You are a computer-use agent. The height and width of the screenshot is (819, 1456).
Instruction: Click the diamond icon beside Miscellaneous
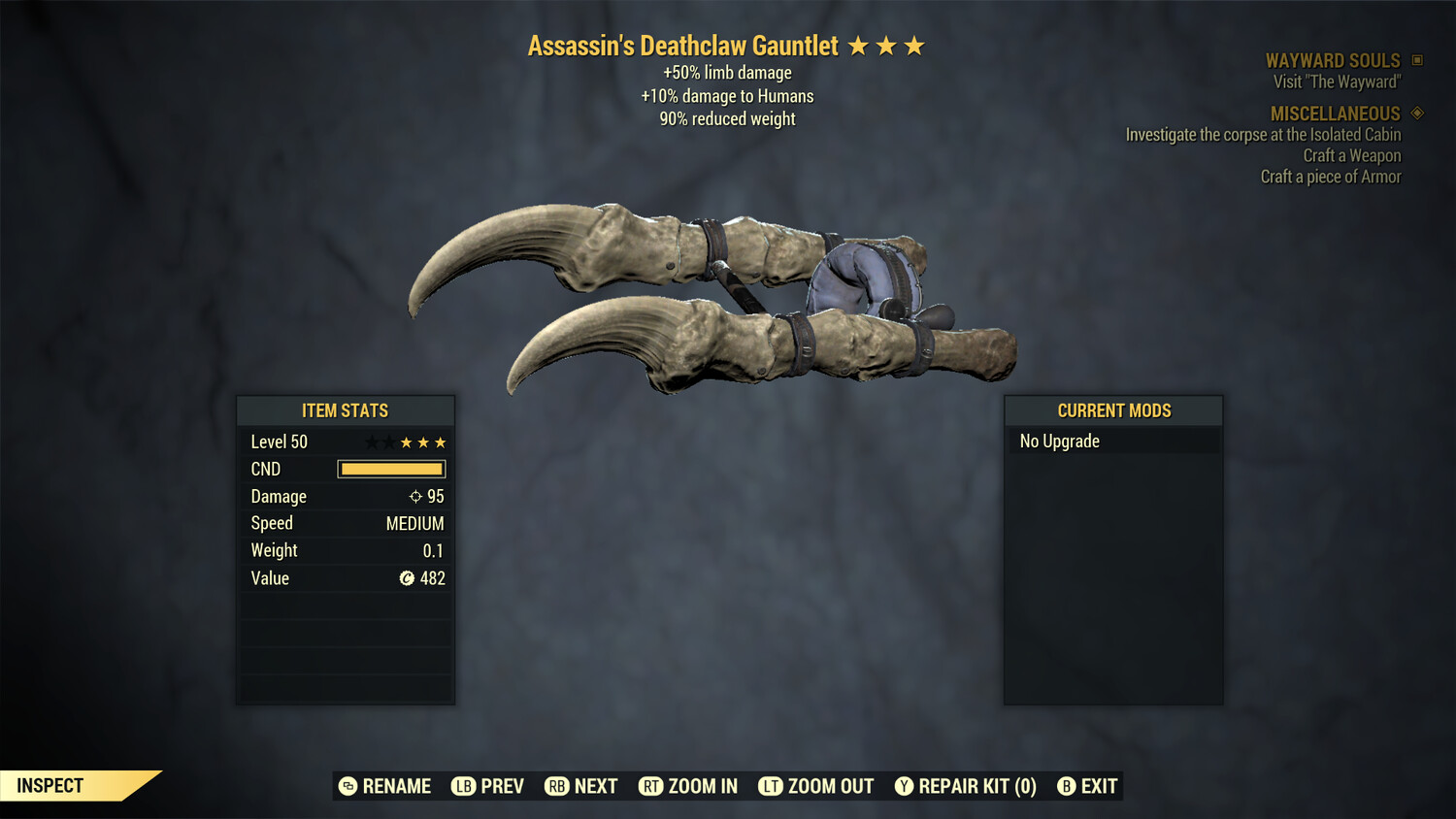pyautogui.click(x=1416, y=114)
